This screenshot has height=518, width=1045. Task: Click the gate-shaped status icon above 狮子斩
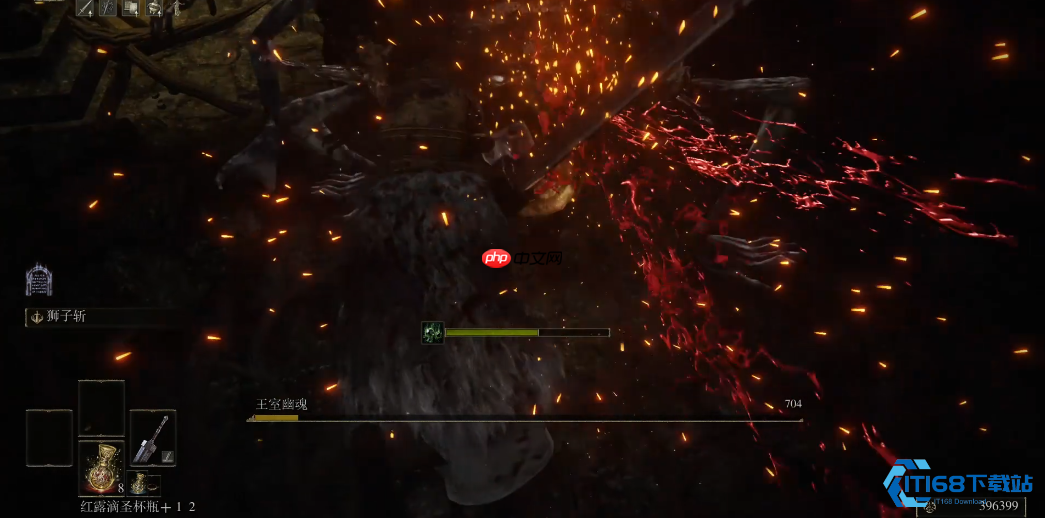pos(39,280)
